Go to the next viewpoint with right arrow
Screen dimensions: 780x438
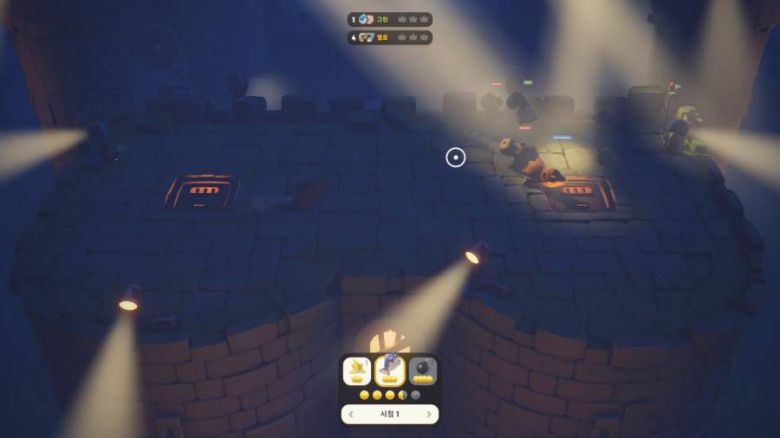point(430,413)
